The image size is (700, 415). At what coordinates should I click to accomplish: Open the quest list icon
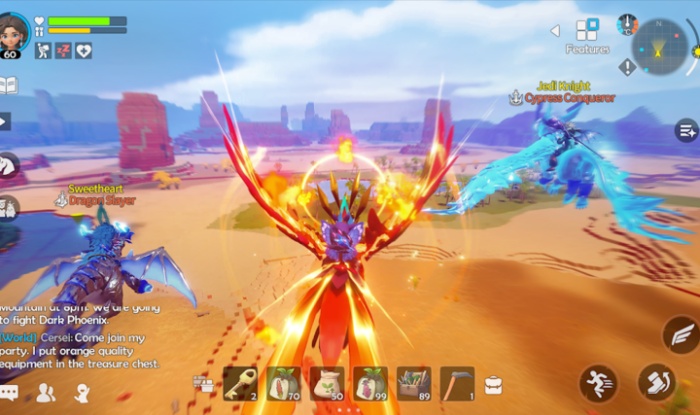point(686,130)
